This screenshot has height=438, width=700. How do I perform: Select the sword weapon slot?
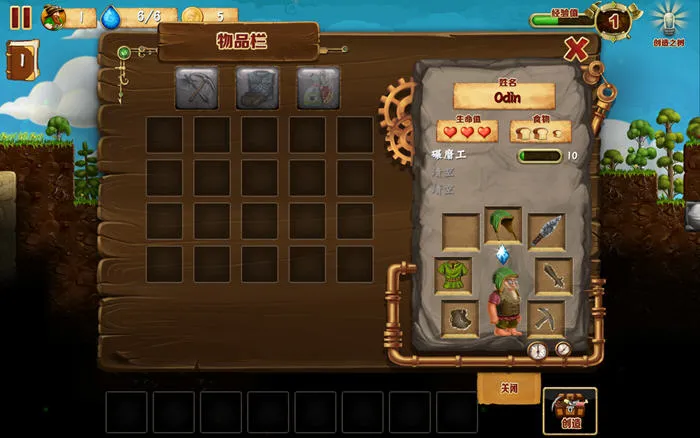[x=553, y=275]
